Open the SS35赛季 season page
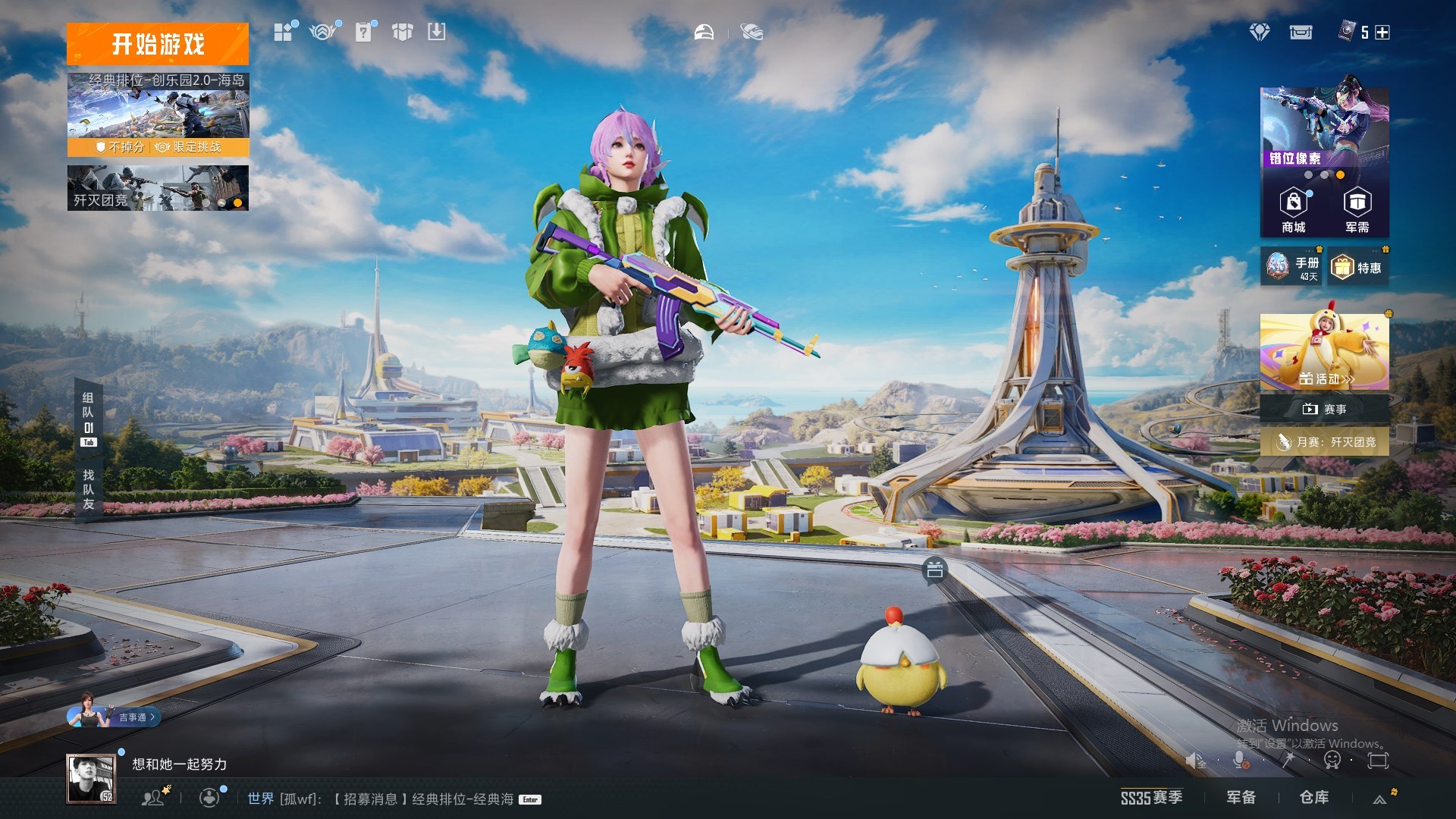This screenshot has height=819, width=1456. pyautogui.click(x=1151, y=798)
